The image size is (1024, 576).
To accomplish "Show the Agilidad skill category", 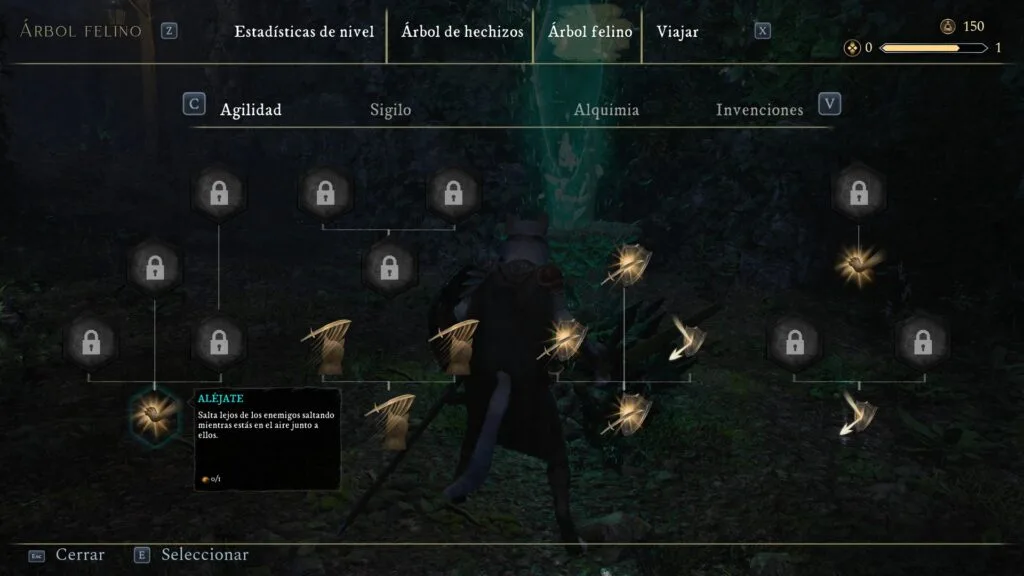I will pos(250,110).
